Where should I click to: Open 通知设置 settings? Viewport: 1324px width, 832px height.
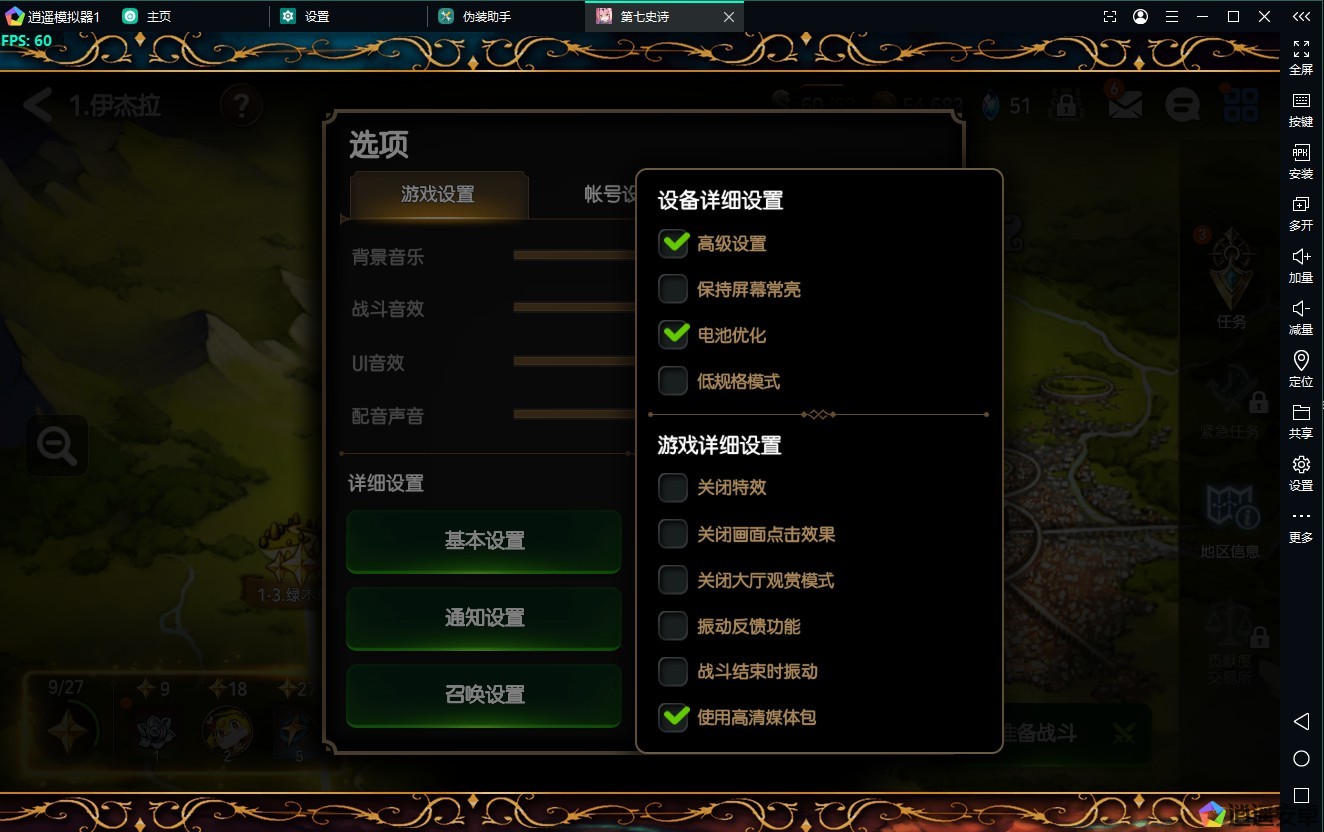[x=484, y=618]
